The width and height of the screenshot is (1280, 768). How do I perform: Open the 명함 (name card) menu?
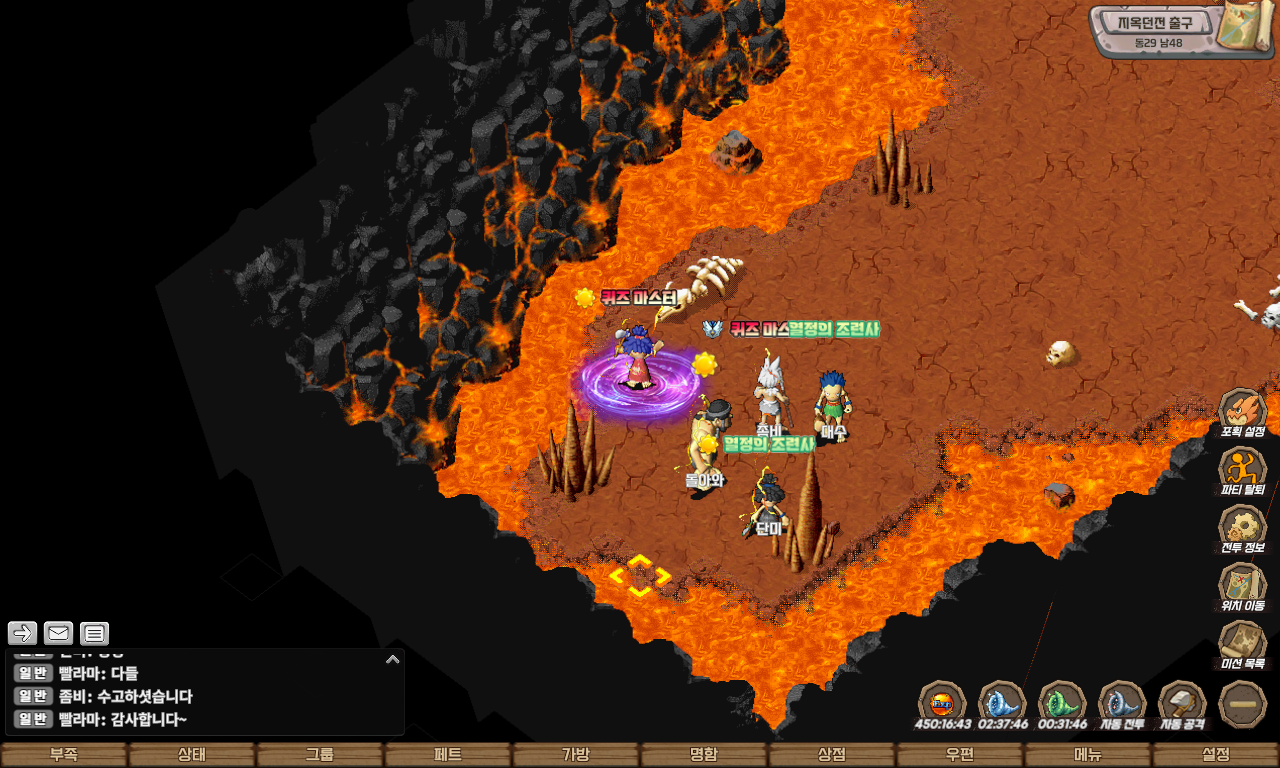704,755
